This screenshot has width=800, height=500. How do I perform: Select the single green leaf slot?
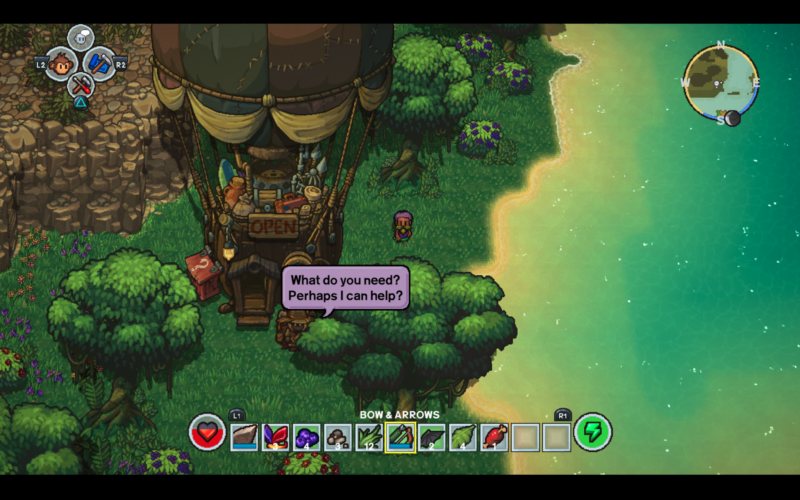tap(463, 436)
